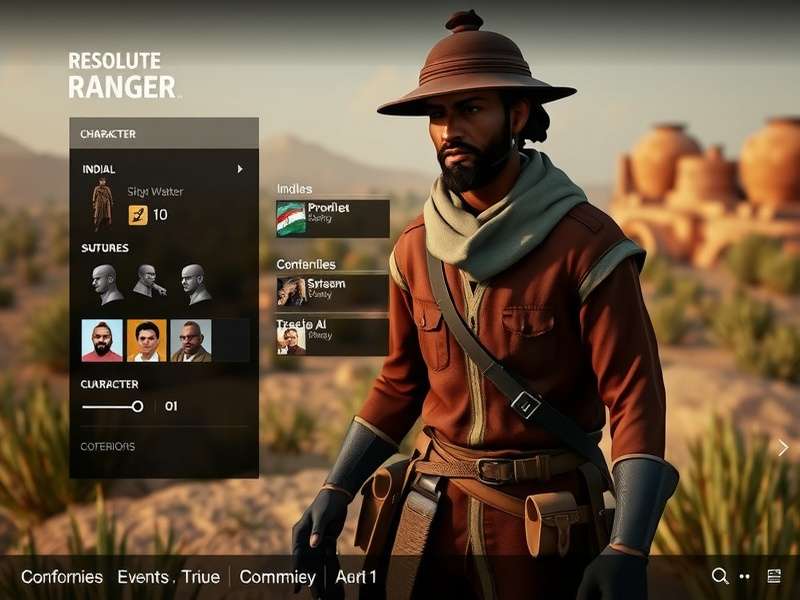The height and width of the screenshot is (600, 800).
Task: Choose the bald man with glasses portrait
Action: tap(191, 340)
